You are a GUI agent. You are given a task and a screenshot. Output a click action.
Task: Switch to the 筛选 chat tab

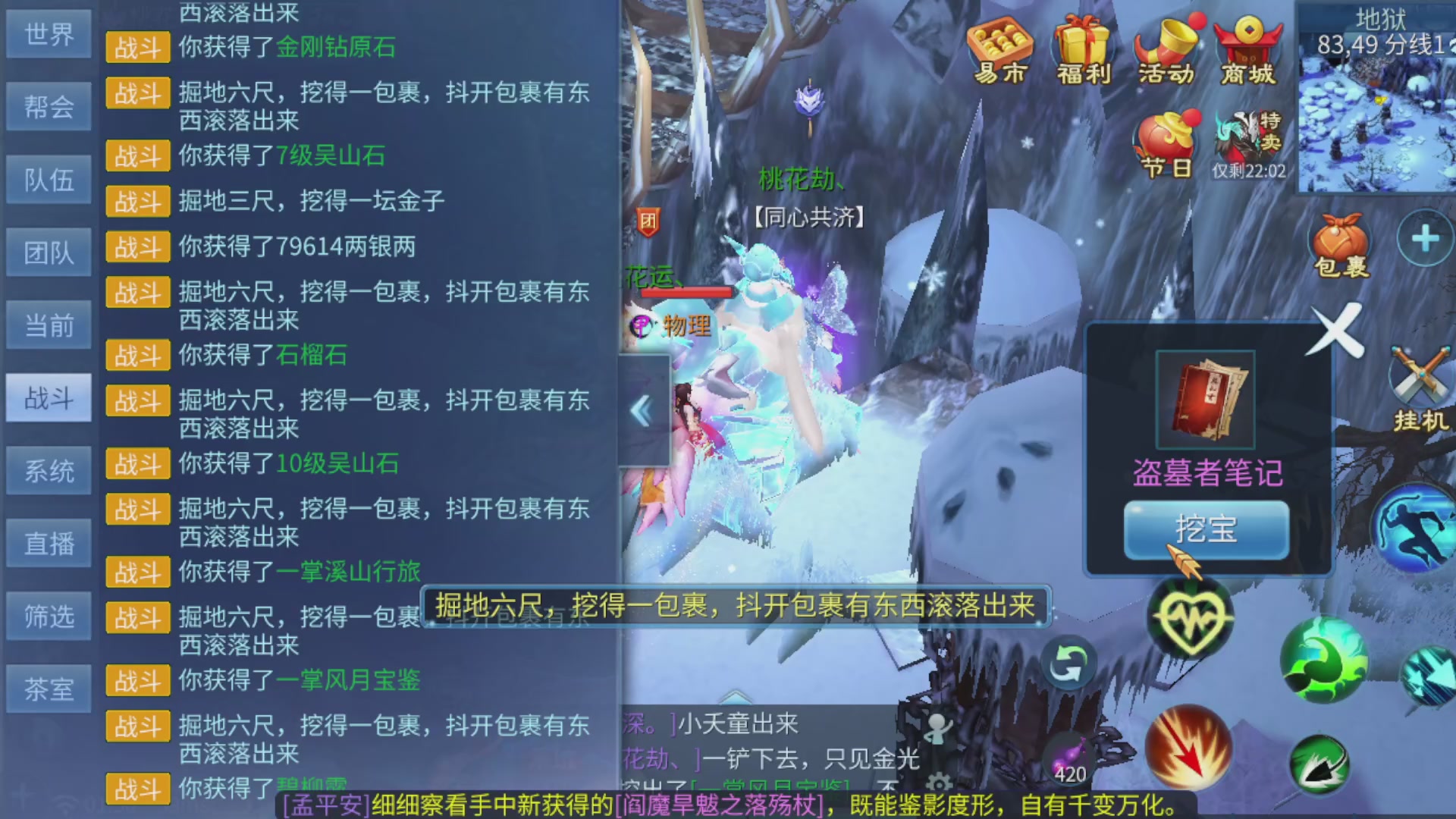(49, 614)
